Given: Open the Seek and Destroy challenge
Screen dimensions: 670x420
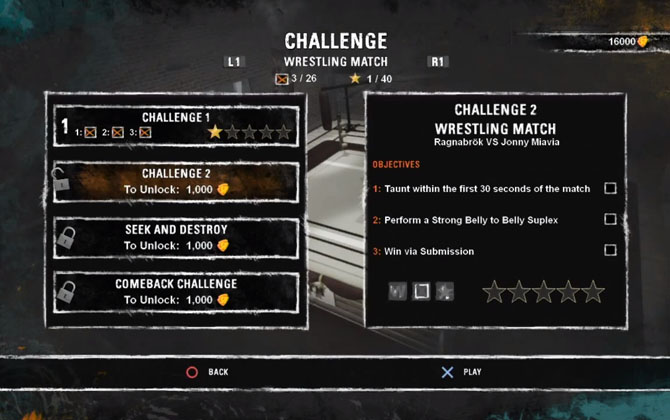Looking at the screenshot, I should pyautogui.click(x=176, y=237).
